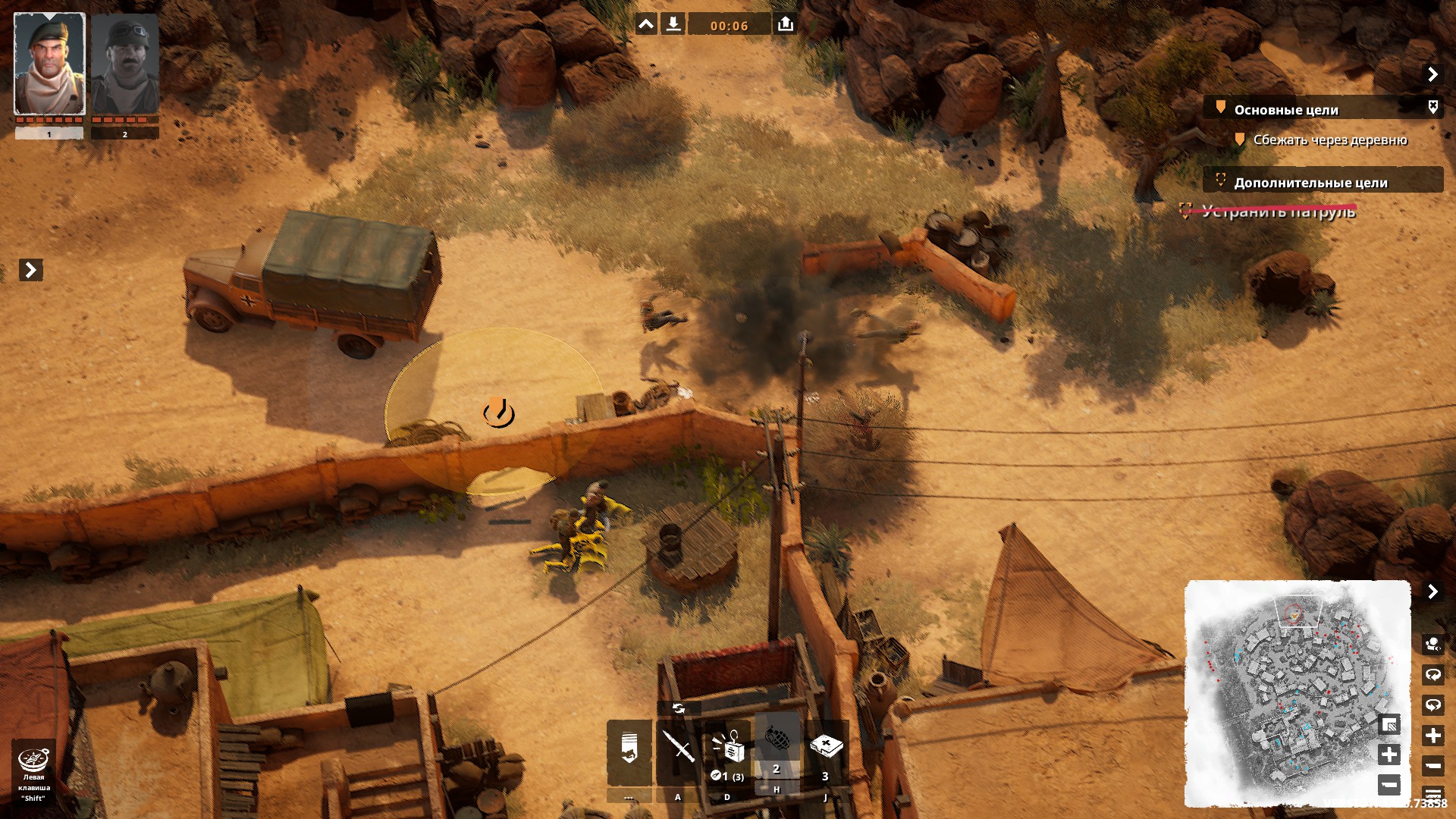Zoom in using the plus inside the minimap
The image size is (1456, 819).
click(1389, 754)
